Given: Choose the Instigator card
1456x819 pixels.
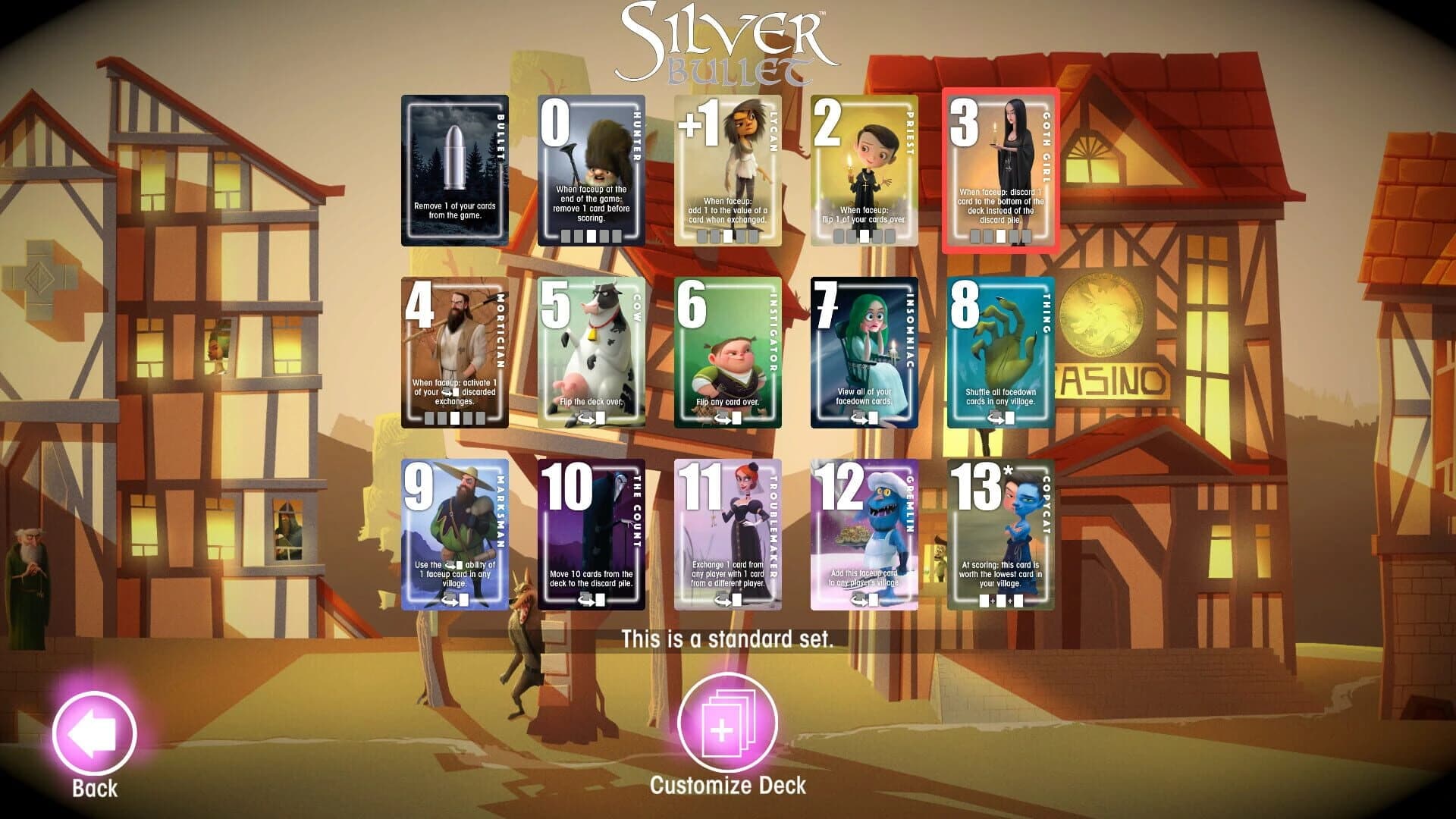Looking at the screenshot, I should tap(729, 353).
